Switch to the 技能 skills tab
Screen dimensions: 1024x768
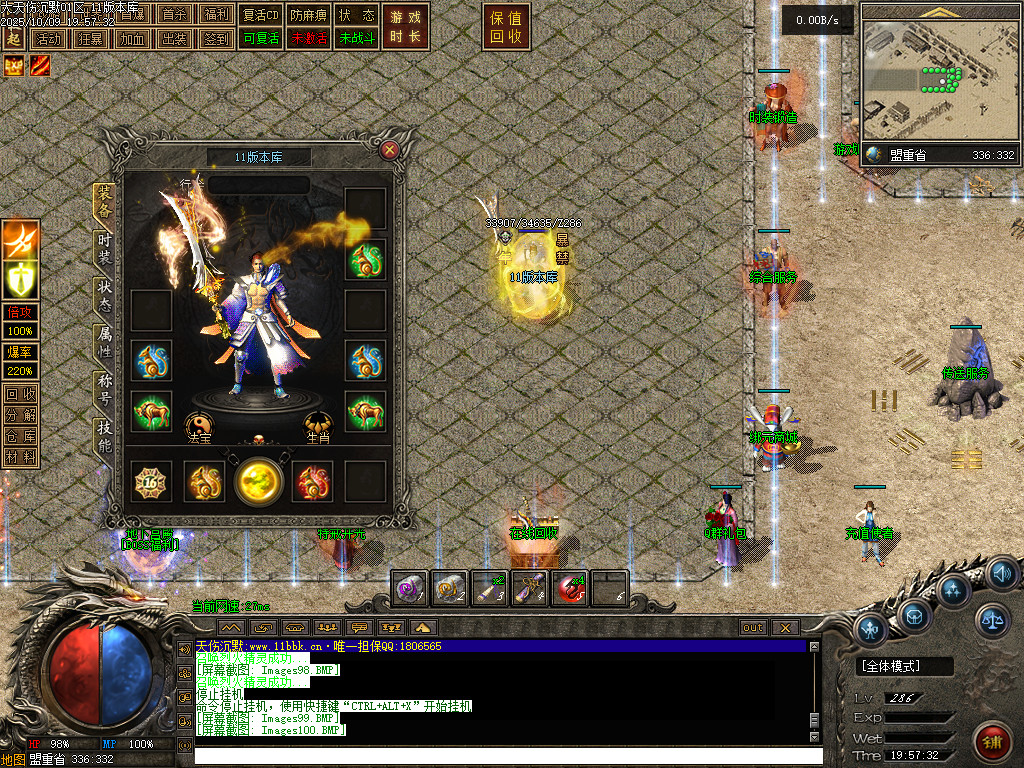[x=104, y=436]
